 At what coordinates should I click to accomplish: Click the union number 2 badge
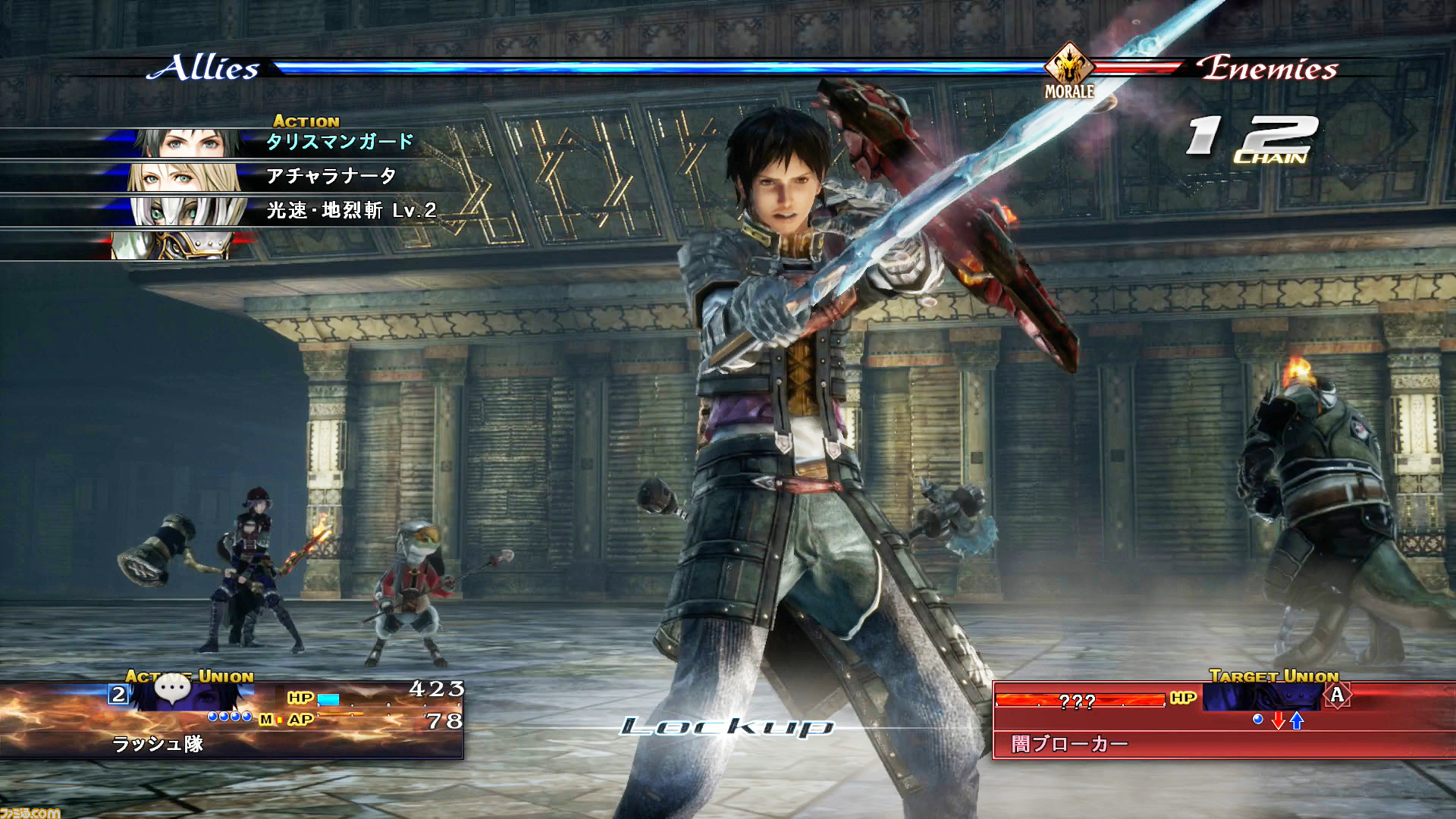pyautogui.click(x=118, y=694)
